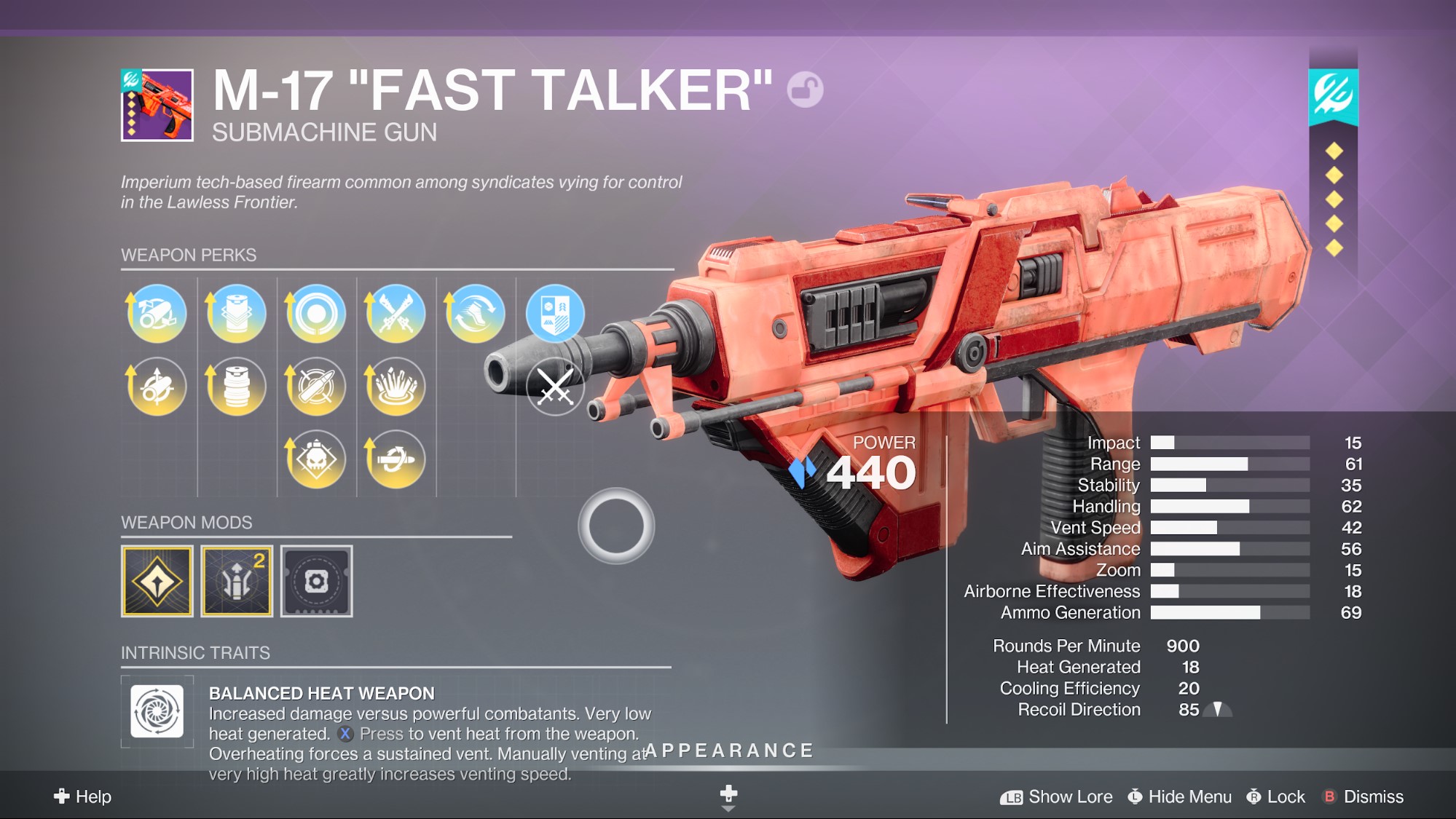Image resolution: width=1456 pixels, height=819 pixels.
Task: Choose the bullet-in-crosshair trait perk
Action: 316,387
